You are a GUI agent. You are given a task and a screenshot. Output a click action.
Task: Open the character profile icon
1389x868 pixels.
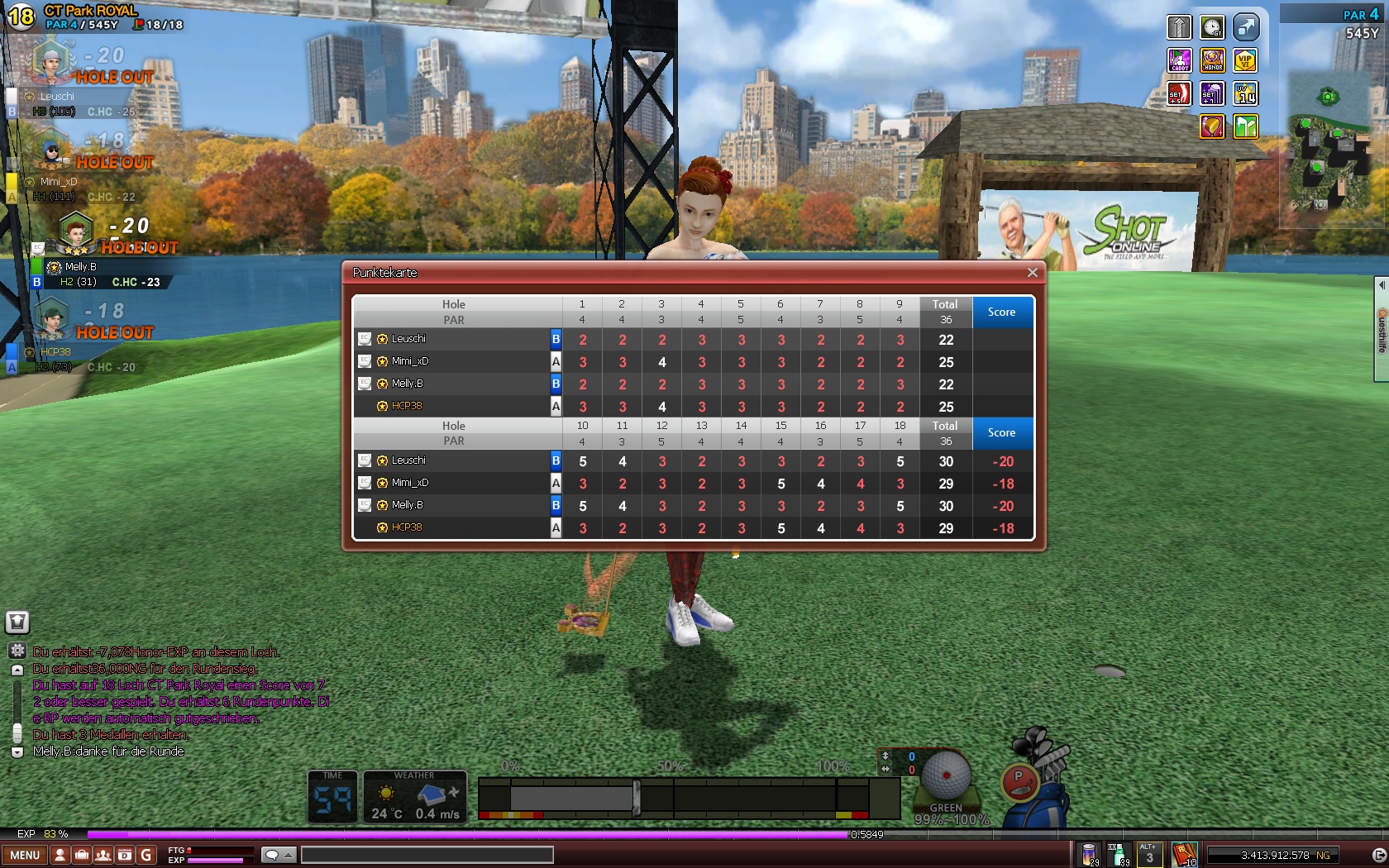[60, 855]
